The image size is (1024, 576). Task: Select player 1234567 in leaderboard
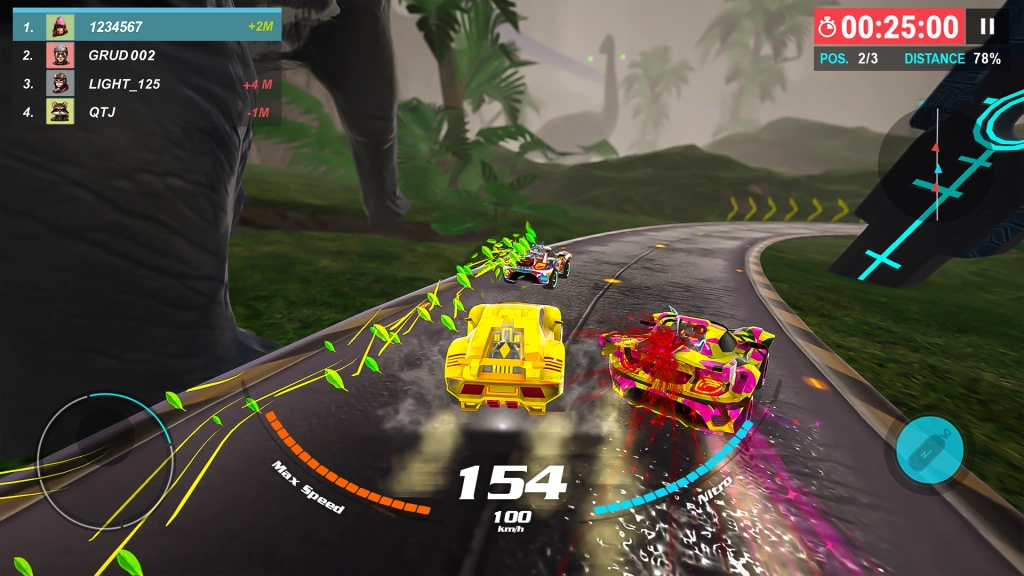pos(147,26)
